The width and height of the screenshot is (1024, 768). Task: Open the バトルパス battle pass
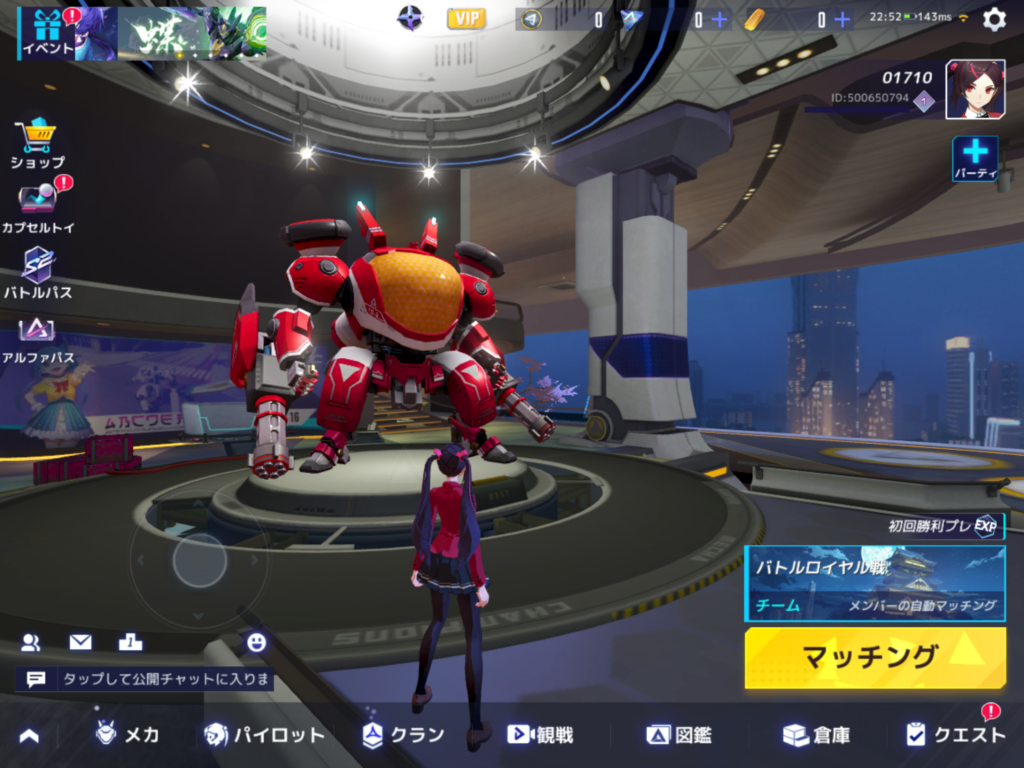point(37,273)
